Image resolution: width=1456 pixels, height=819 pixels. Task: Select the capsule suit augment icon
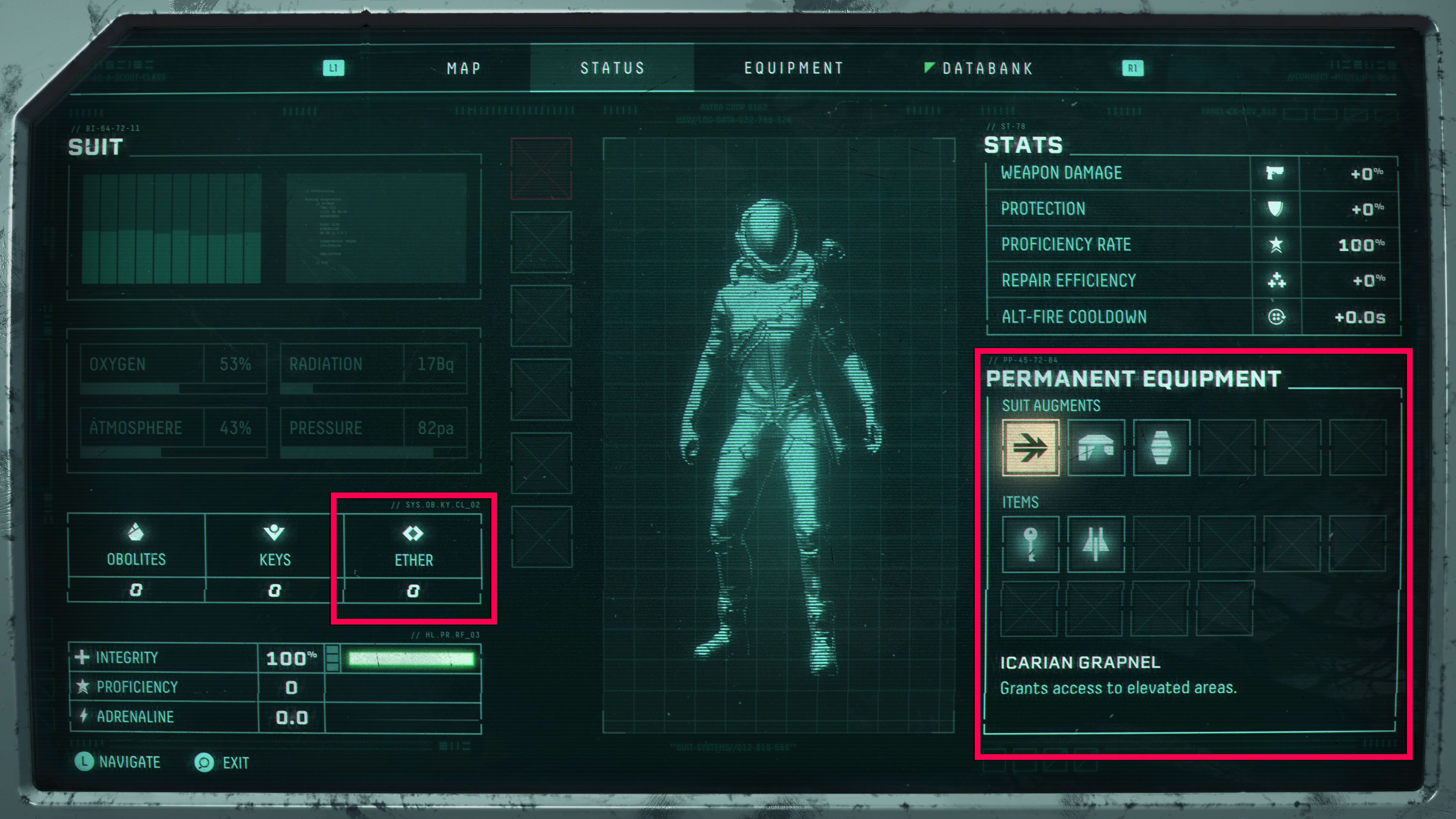coord(1162,447)
